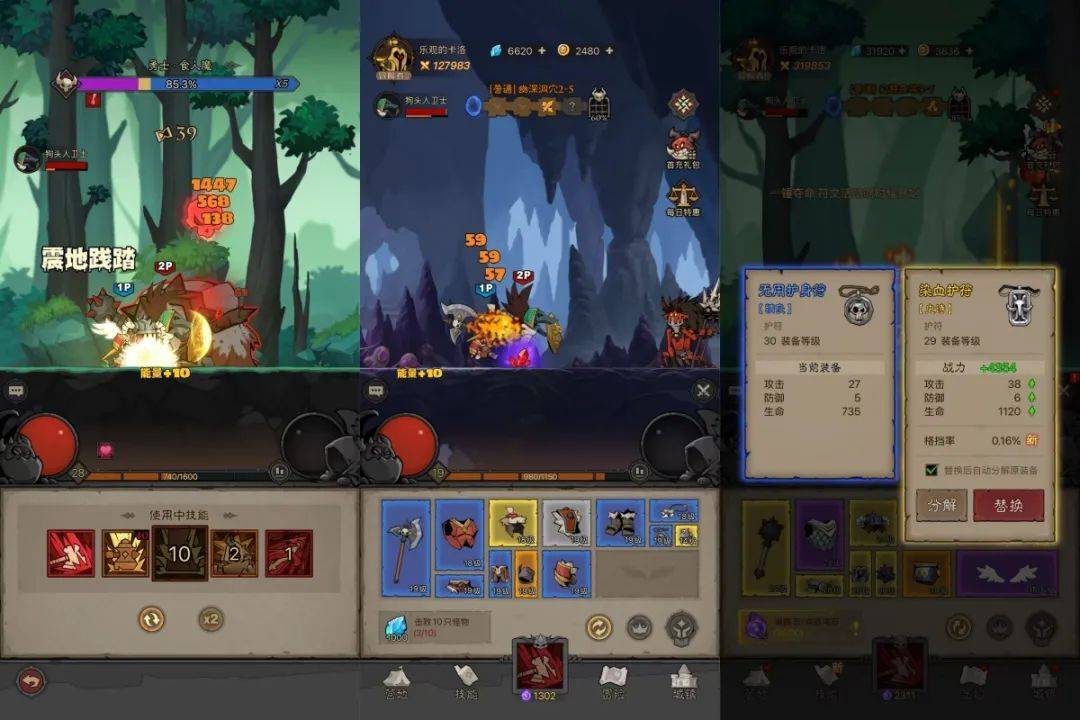Add more gold coins with the plus
Image resolution: width=1080 pixels, height=720 pixels.
609,50
